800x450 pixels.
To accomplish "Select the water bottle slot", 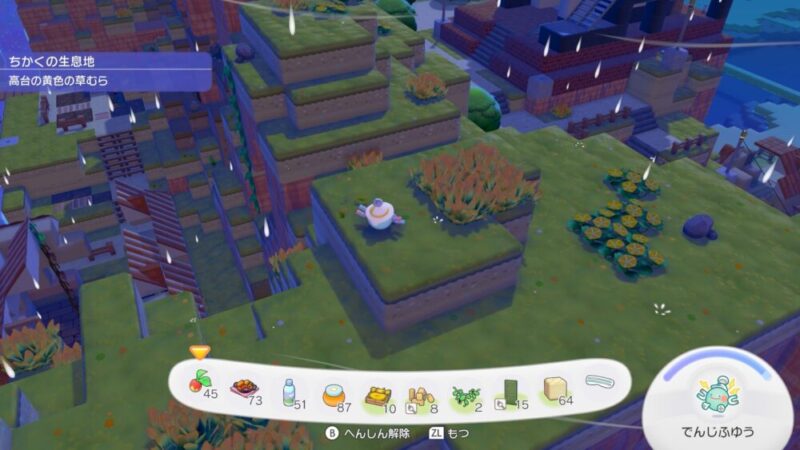I will (289, 389).
